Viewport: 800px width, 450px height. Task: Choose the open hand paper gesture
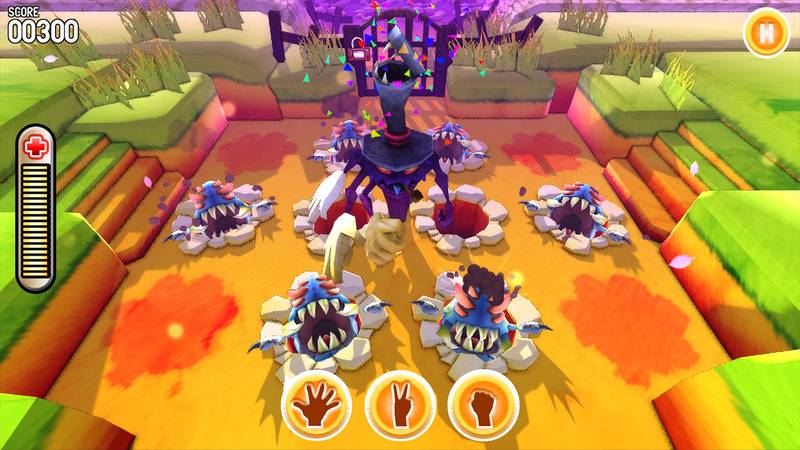317,405
